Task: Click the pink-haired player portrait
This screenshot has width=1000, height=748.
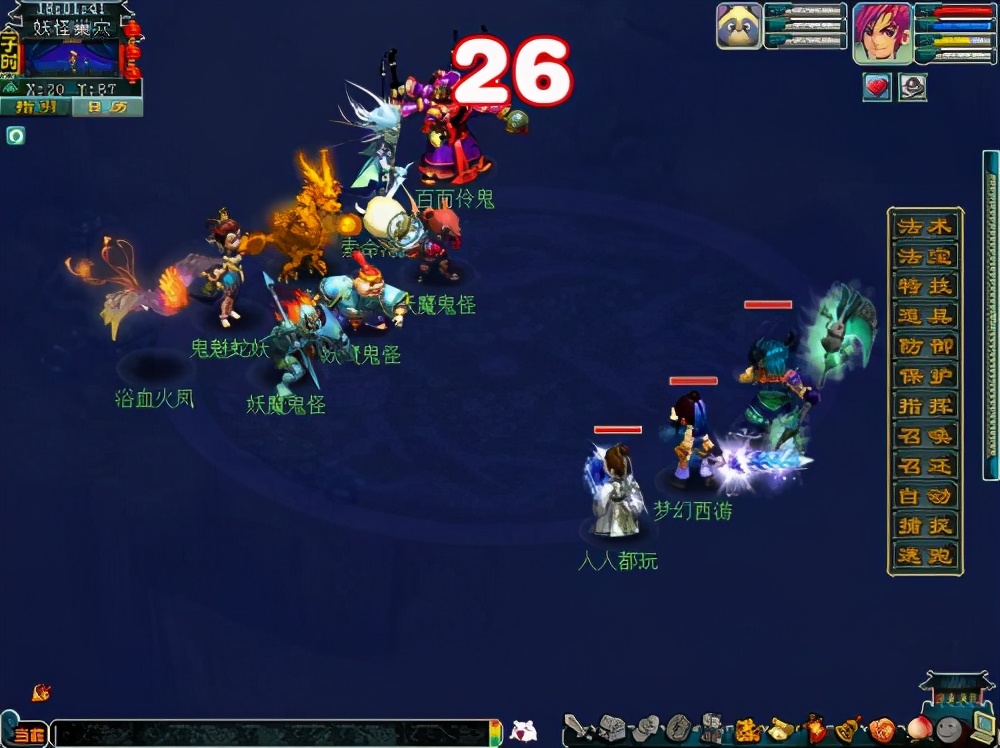Action: click(882, 32)
